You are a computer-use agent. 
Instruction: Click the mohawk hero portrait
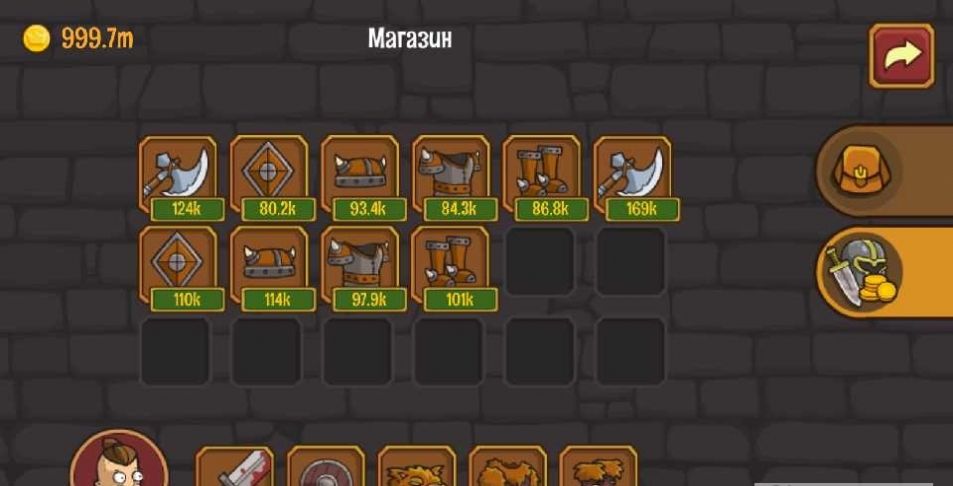119,466
